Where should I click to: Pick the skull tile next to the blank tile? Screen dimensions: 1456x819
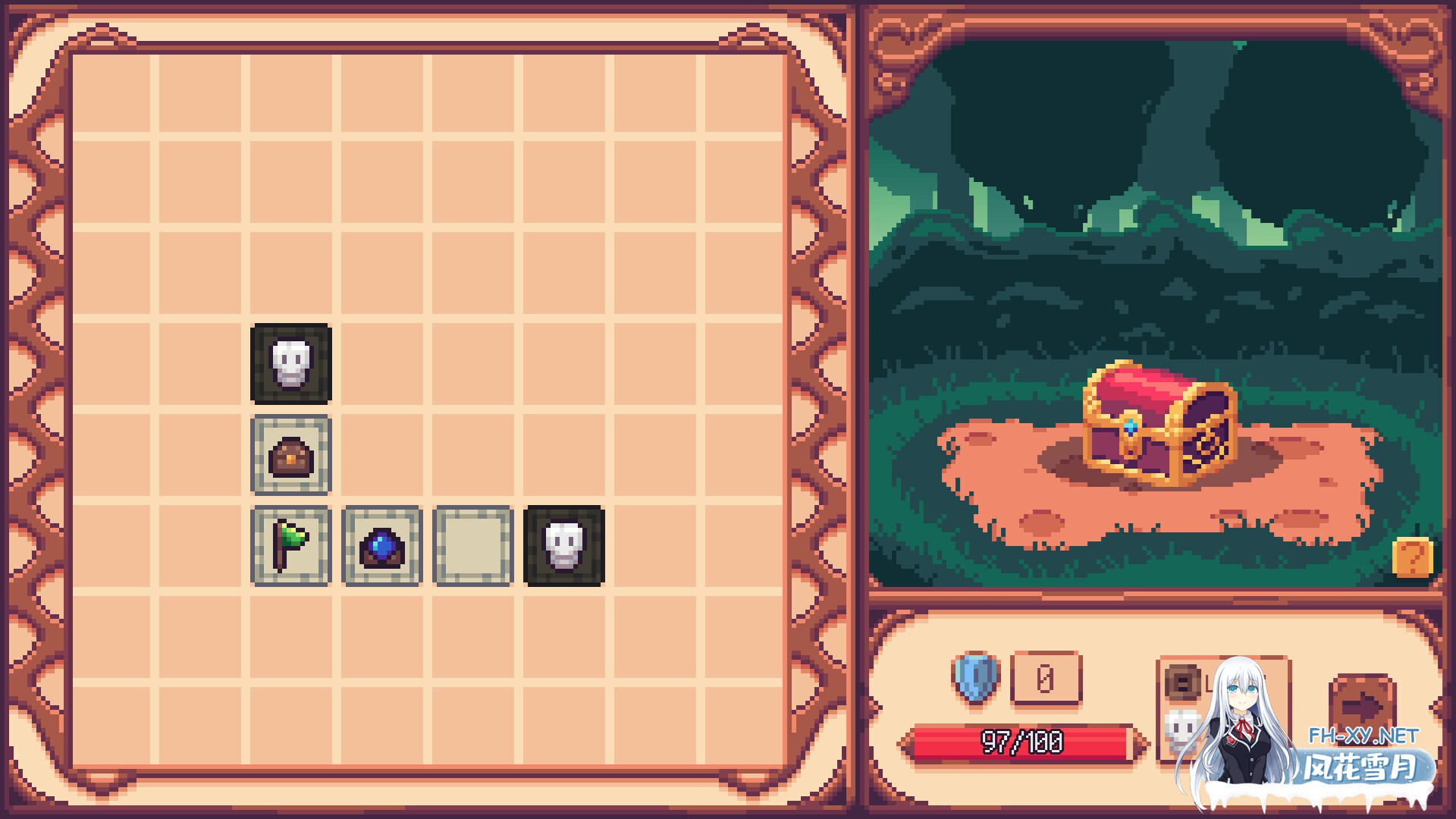tap(564, 546)
